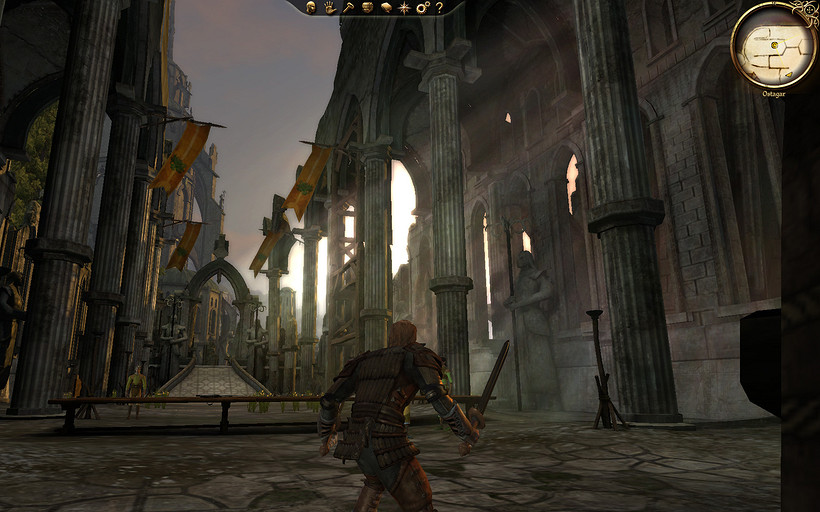Open the journal icon in the top bar
Viewport: 820px width, 512px height.
(x=385, y=7)
